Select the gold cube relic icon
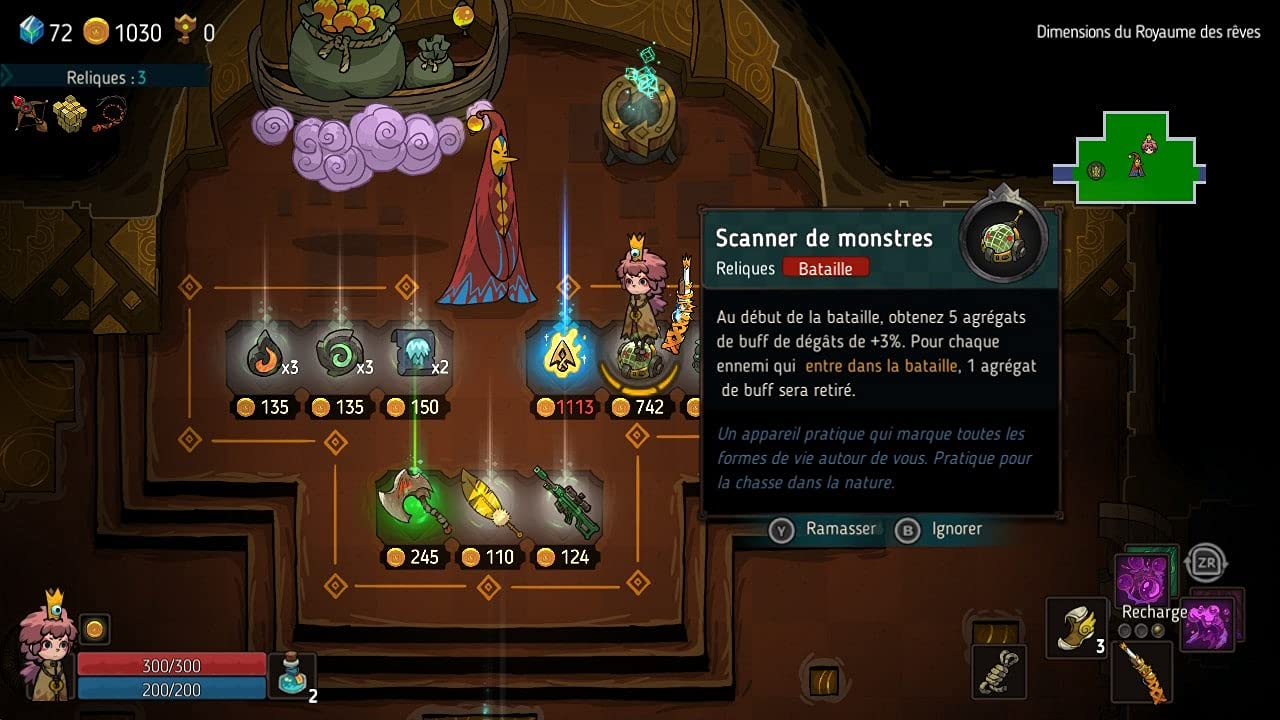This screenshot has width=1280, height=720. click(x=70, y=113)
